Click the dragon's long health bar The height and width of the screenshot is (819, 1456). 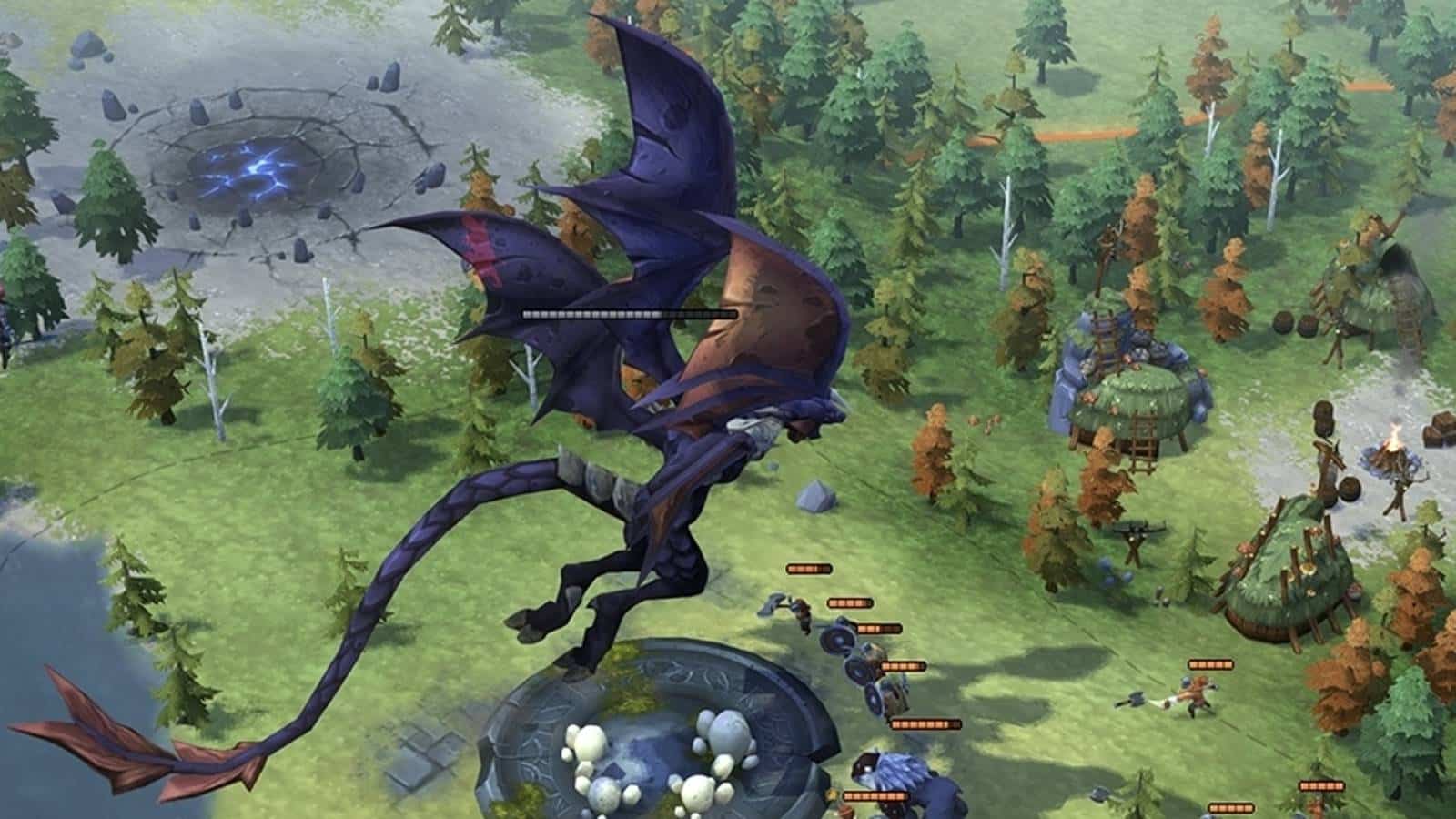(628, 313)
